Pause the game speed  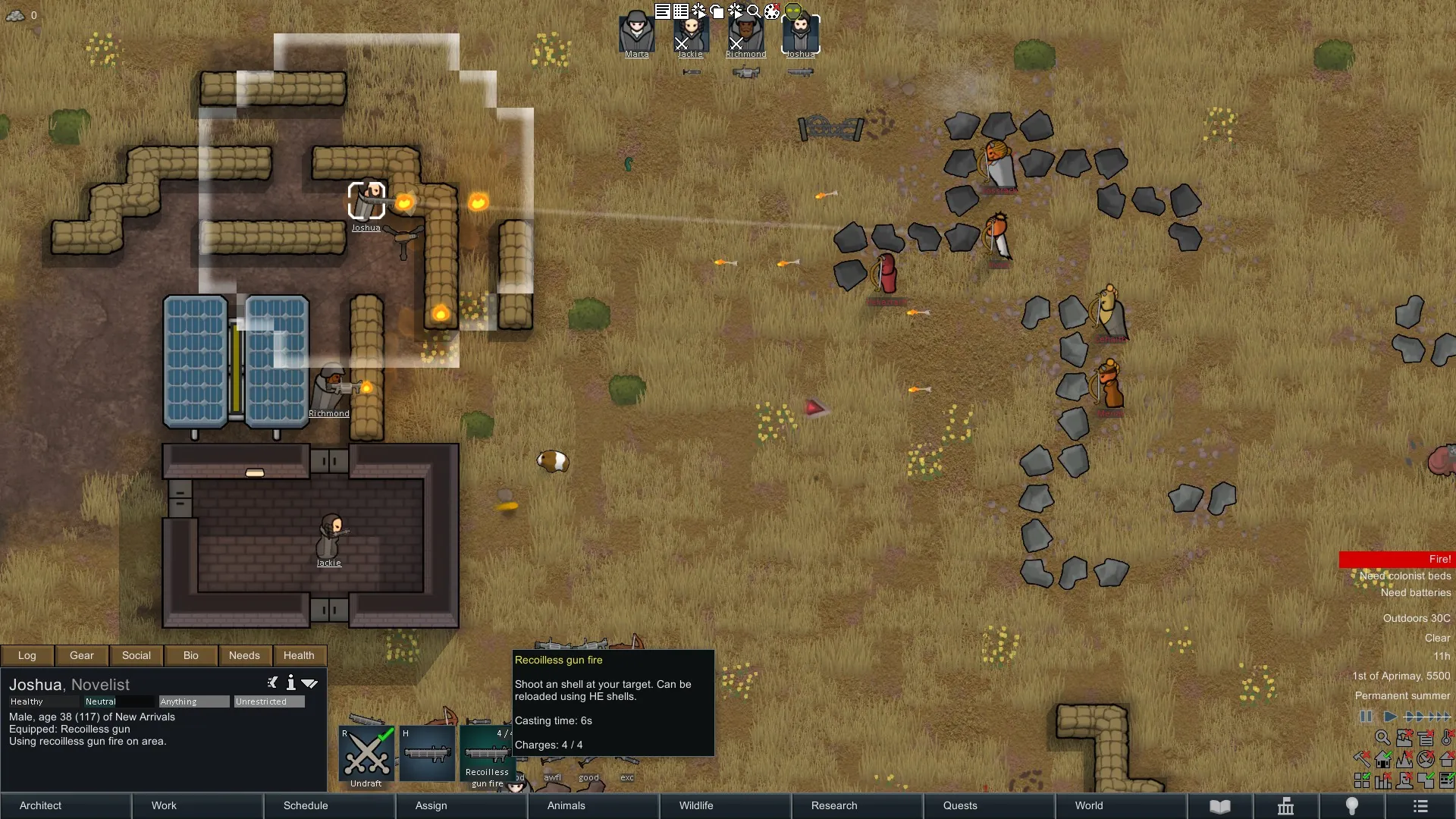(1366, 717)
